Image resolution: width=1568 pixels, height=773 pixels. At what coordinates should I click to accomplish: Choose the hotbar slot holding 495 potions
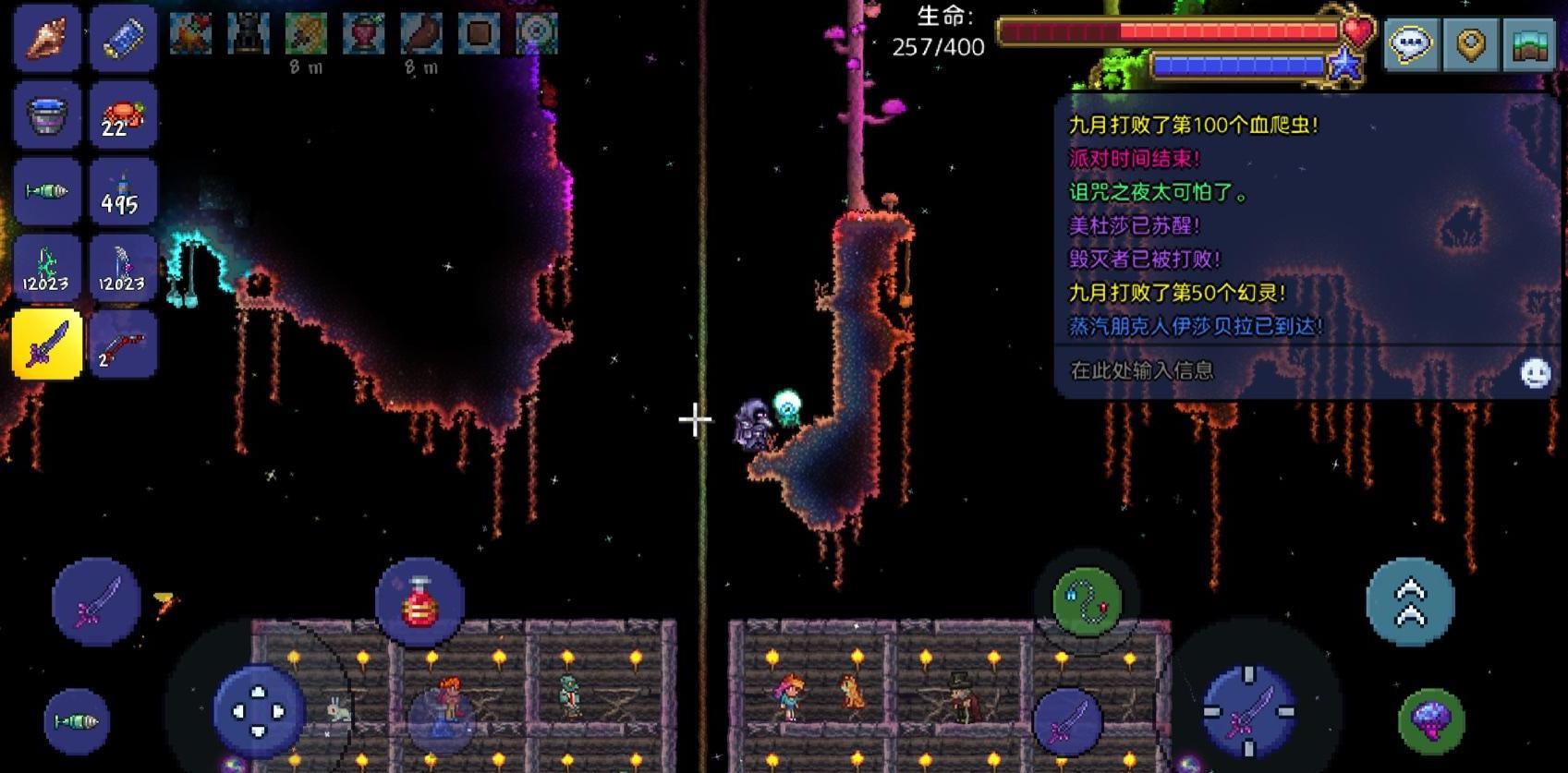123,191
